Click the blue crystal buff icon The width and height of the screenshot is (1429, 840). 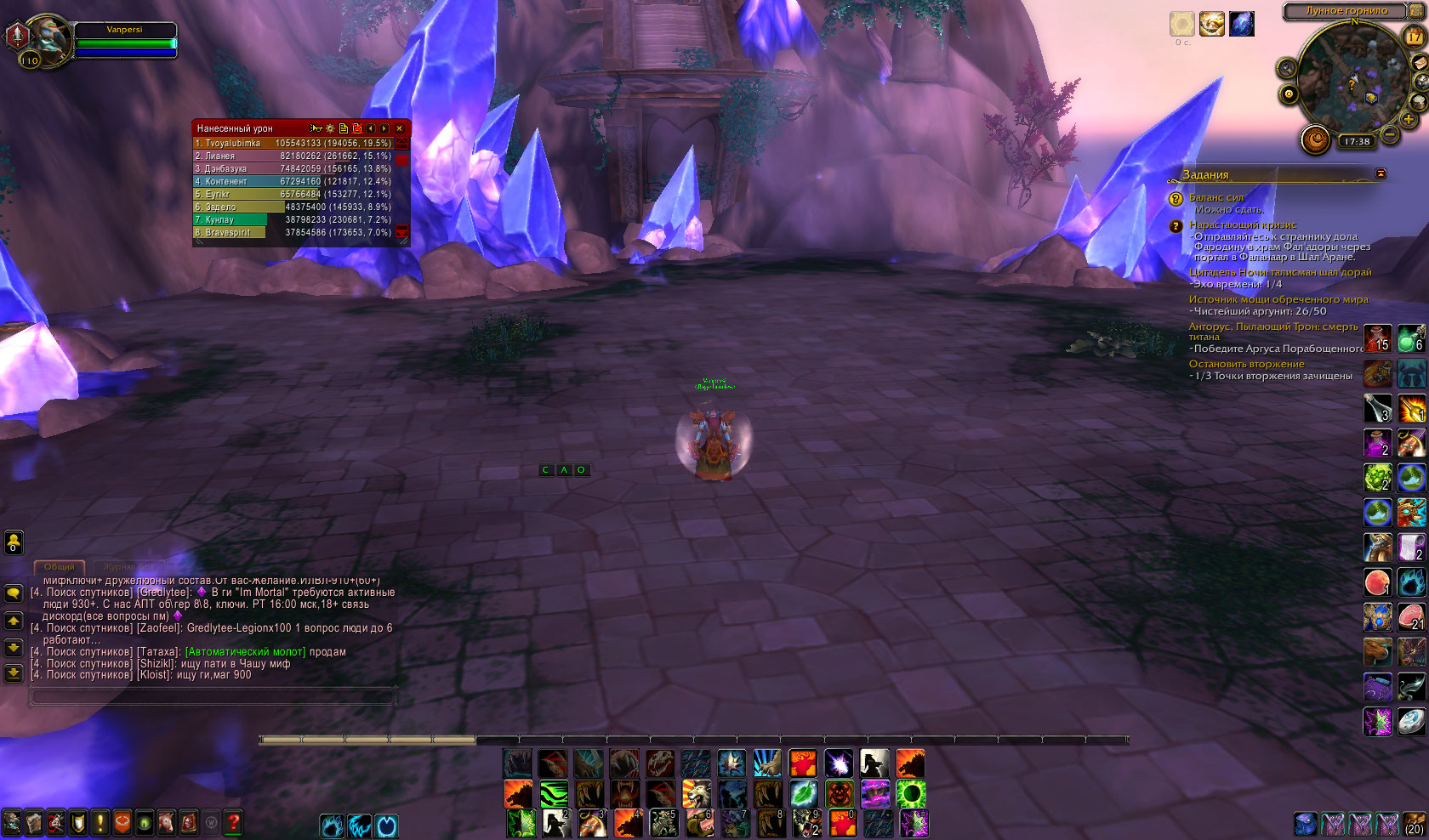(x=1242, y=24)
